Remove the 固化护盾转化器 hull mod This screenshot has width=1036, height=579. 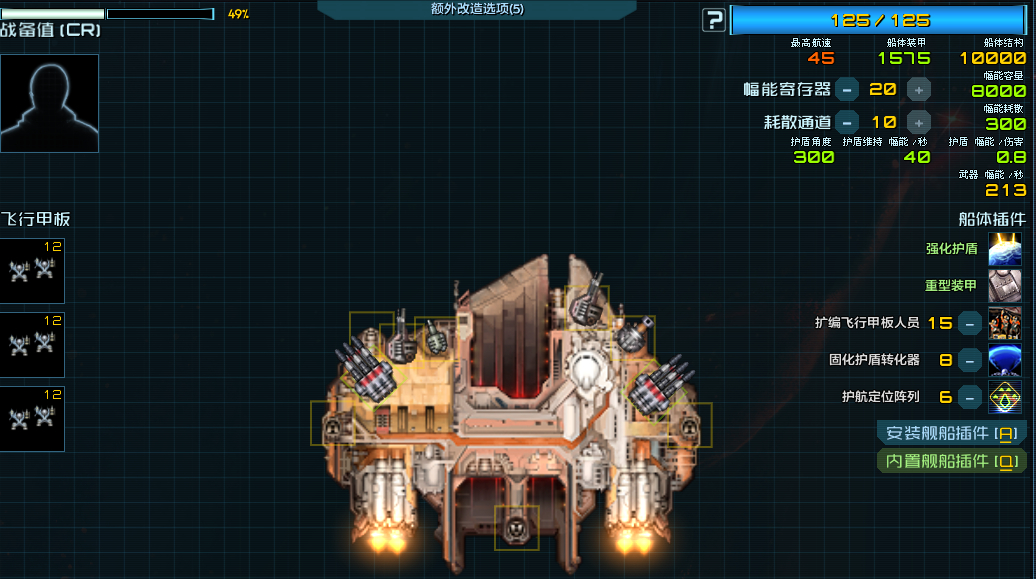point(969,360)
